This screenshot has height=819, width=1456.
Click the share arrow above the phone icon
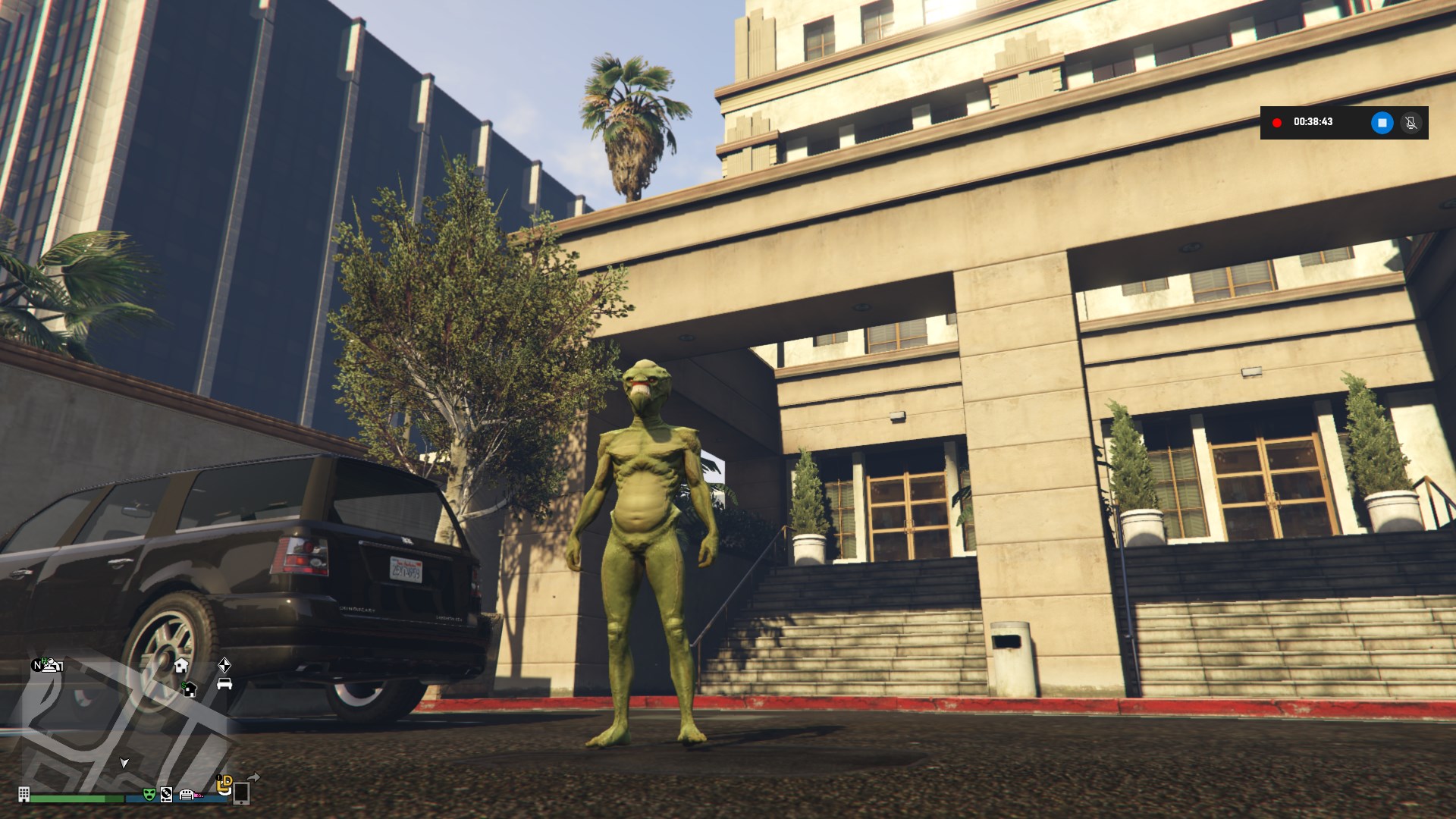(254, 777)
